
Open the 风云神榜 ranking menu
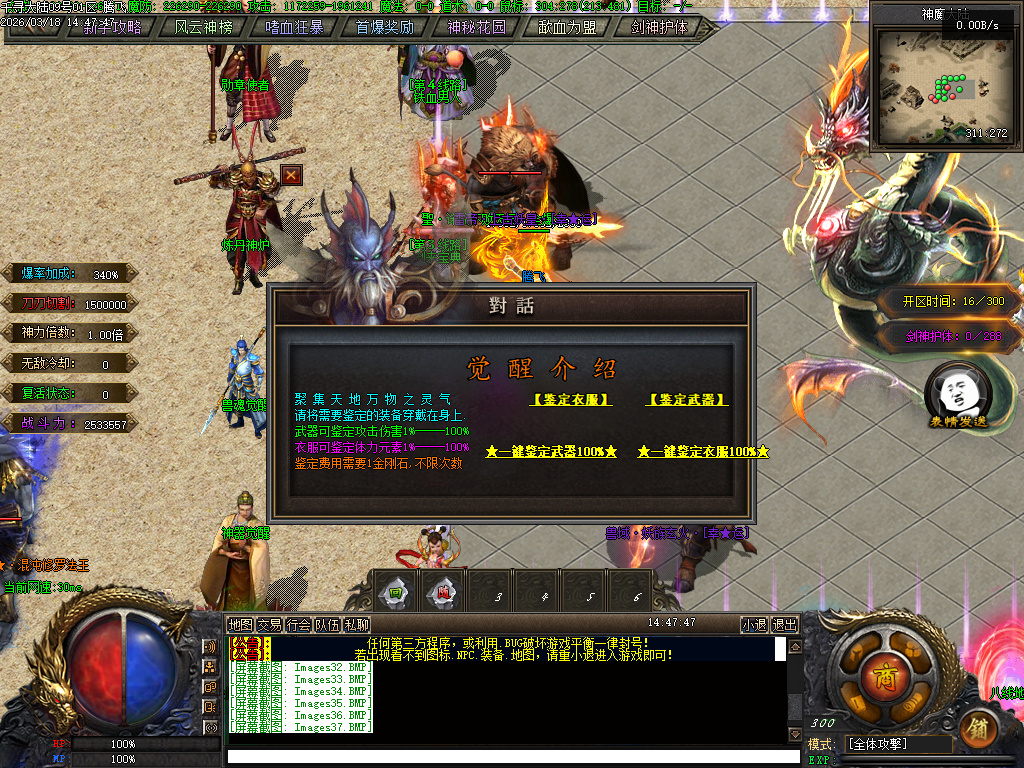coord(203,27)
